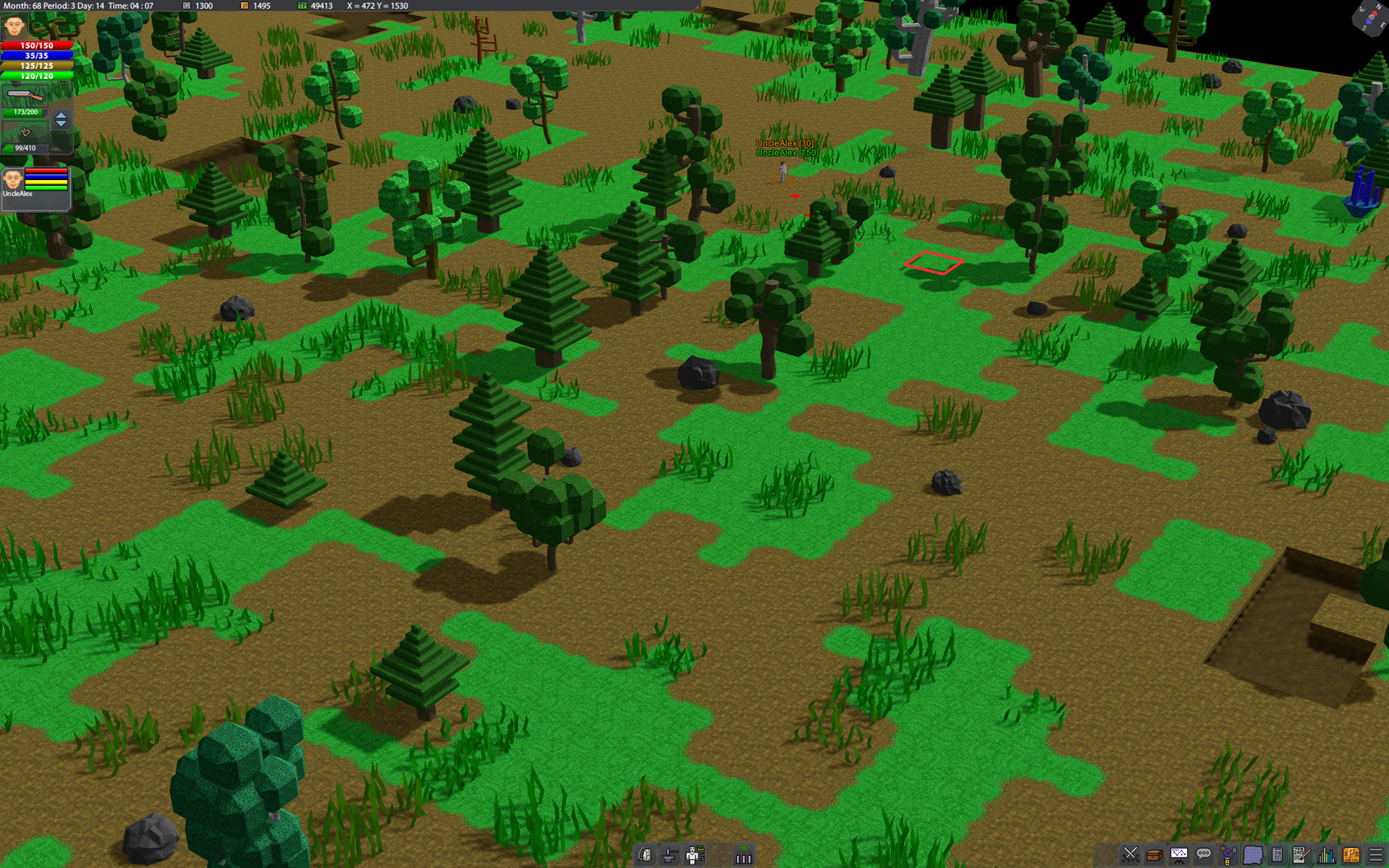Click the red 150/150 health bar

36,46
